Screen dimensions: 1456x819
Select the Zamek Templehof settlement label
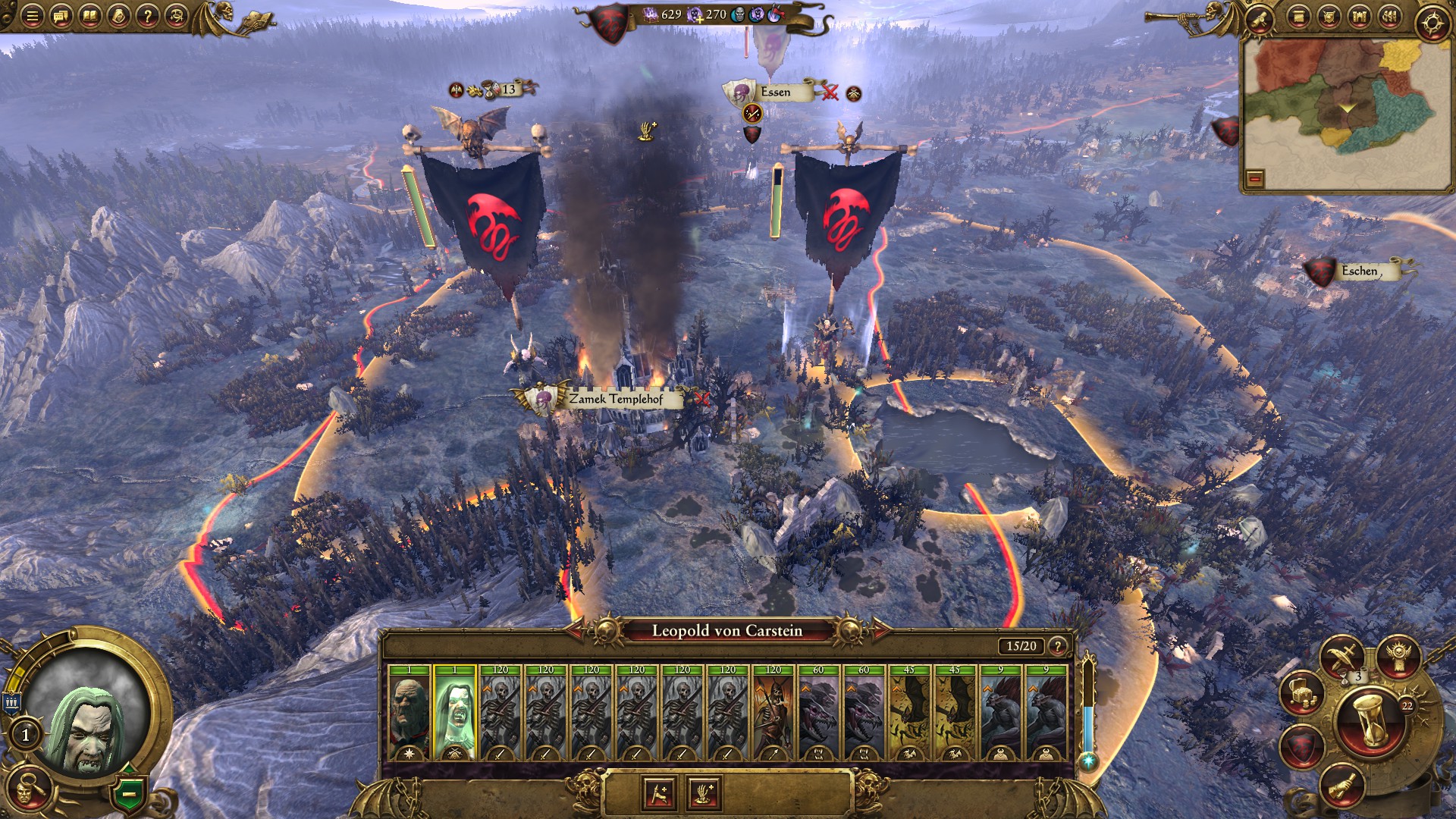[x=616, y=399]
